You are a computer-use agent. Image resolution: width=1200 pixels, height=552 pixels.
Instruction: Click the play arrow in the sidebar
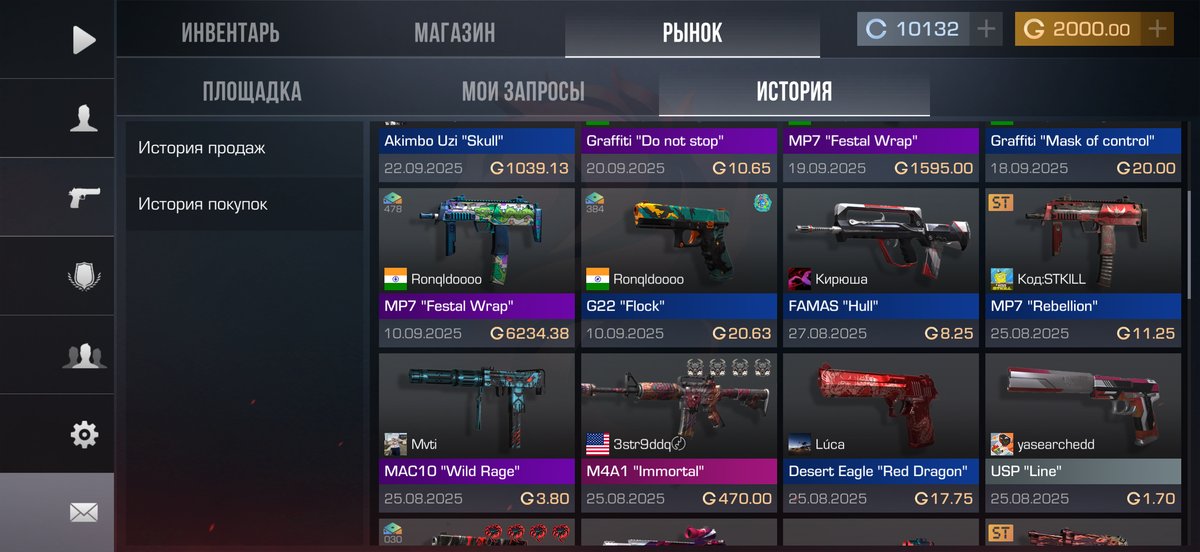coord(84,40)
